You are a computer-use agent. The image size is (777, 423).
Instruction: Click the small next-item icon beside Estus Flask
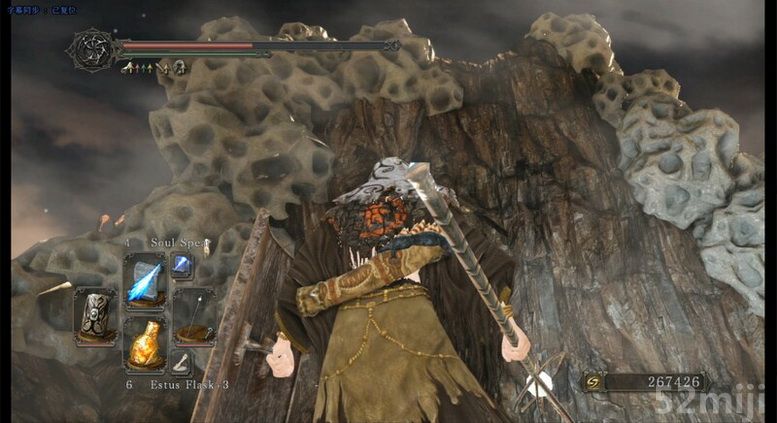click(x=182, y=365)
